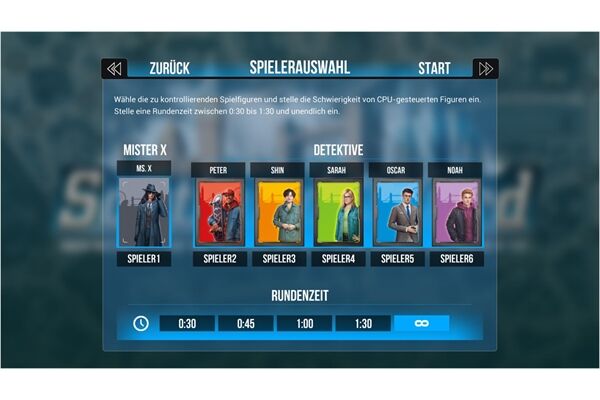This screenshot has width=600, height=400.
Task: Change the Spieler1 controller setting
Action: [x=144, y=259]
